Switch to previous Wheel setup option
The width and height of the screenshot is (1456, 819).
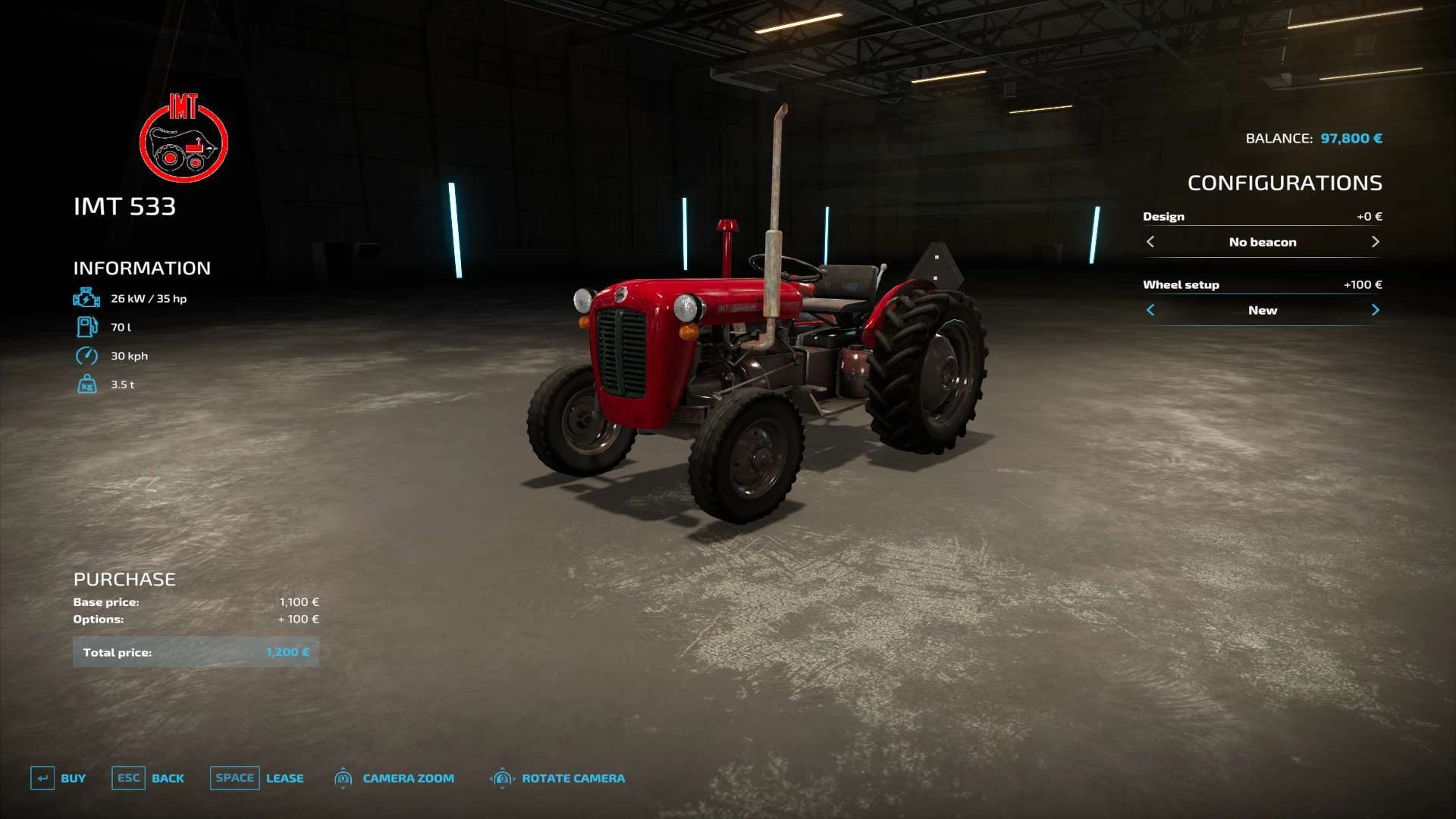1150,310
